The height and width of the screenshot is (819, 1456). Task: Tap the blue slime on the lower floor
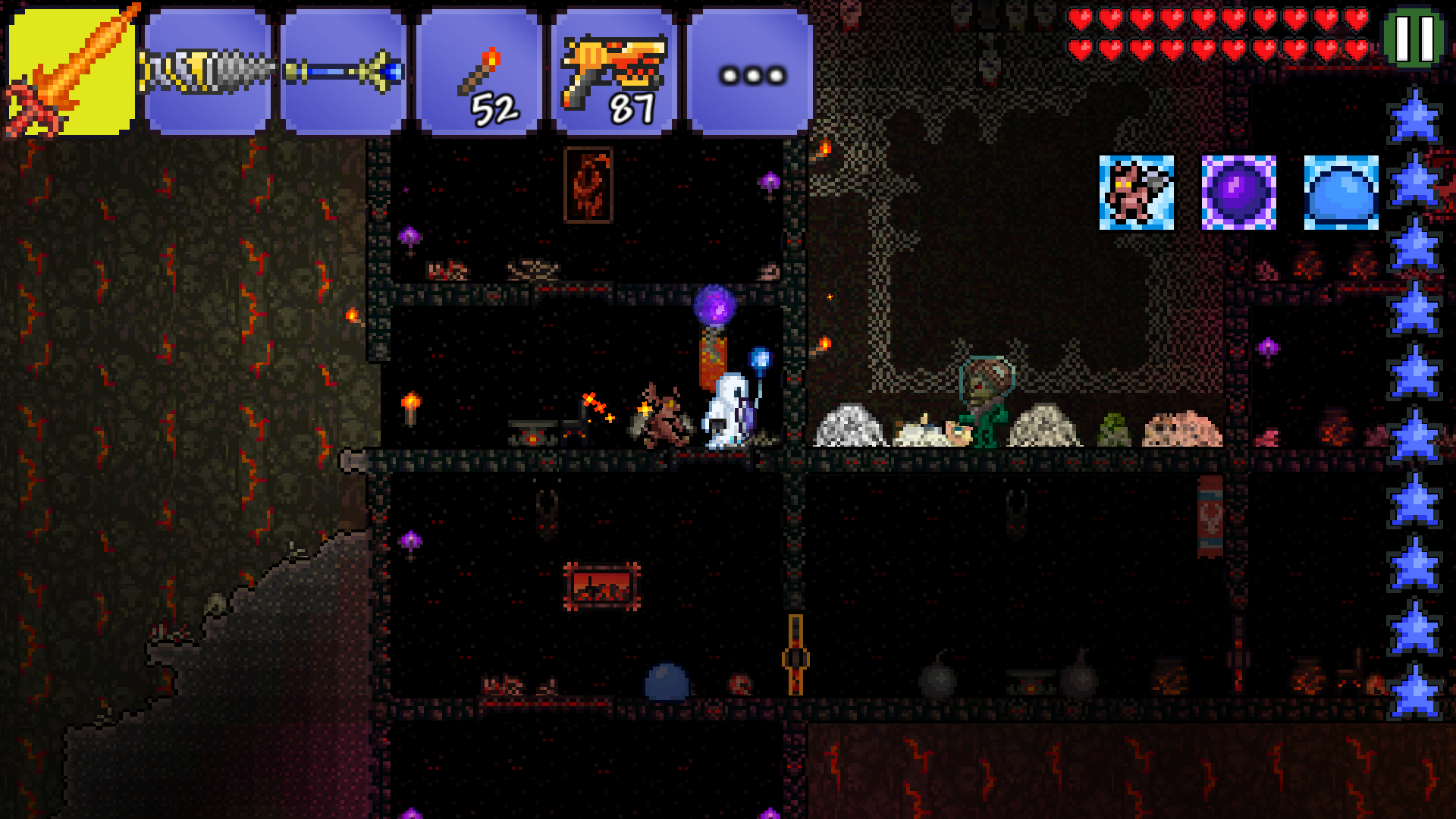(x=667, y=681)
